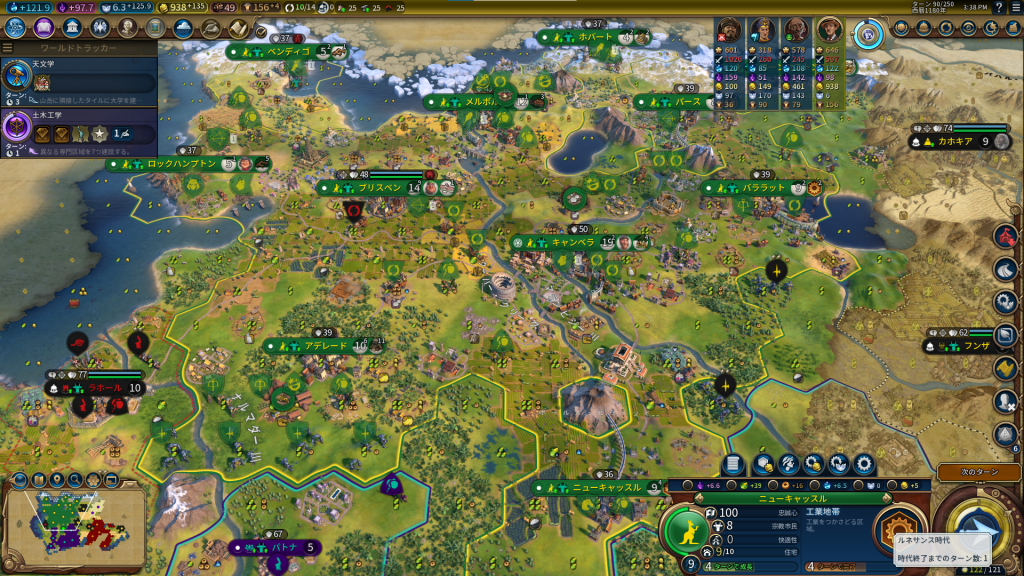Viewport: 1024px width, 576px height.
Task: Select the アデレード city banner
Action: pos(324,346)
